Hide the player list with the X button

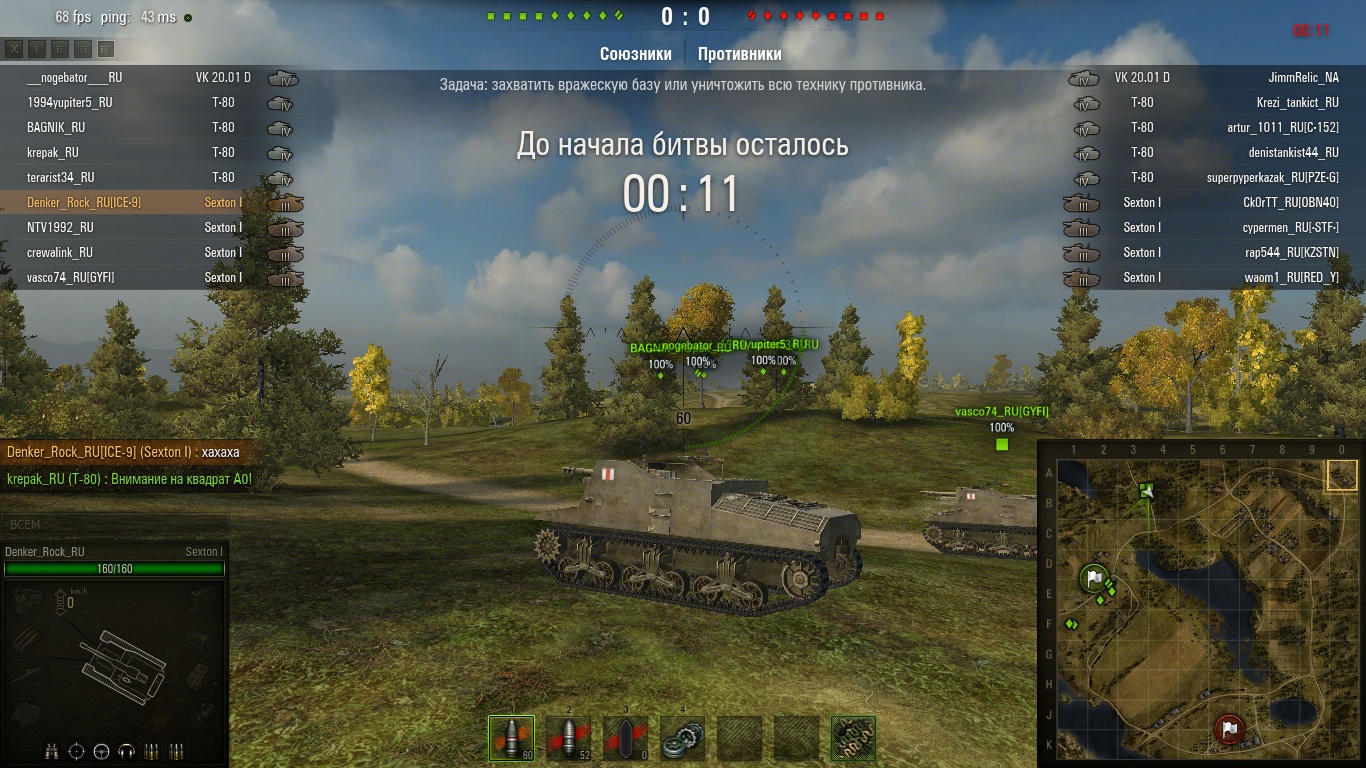[x=14, y=48]
